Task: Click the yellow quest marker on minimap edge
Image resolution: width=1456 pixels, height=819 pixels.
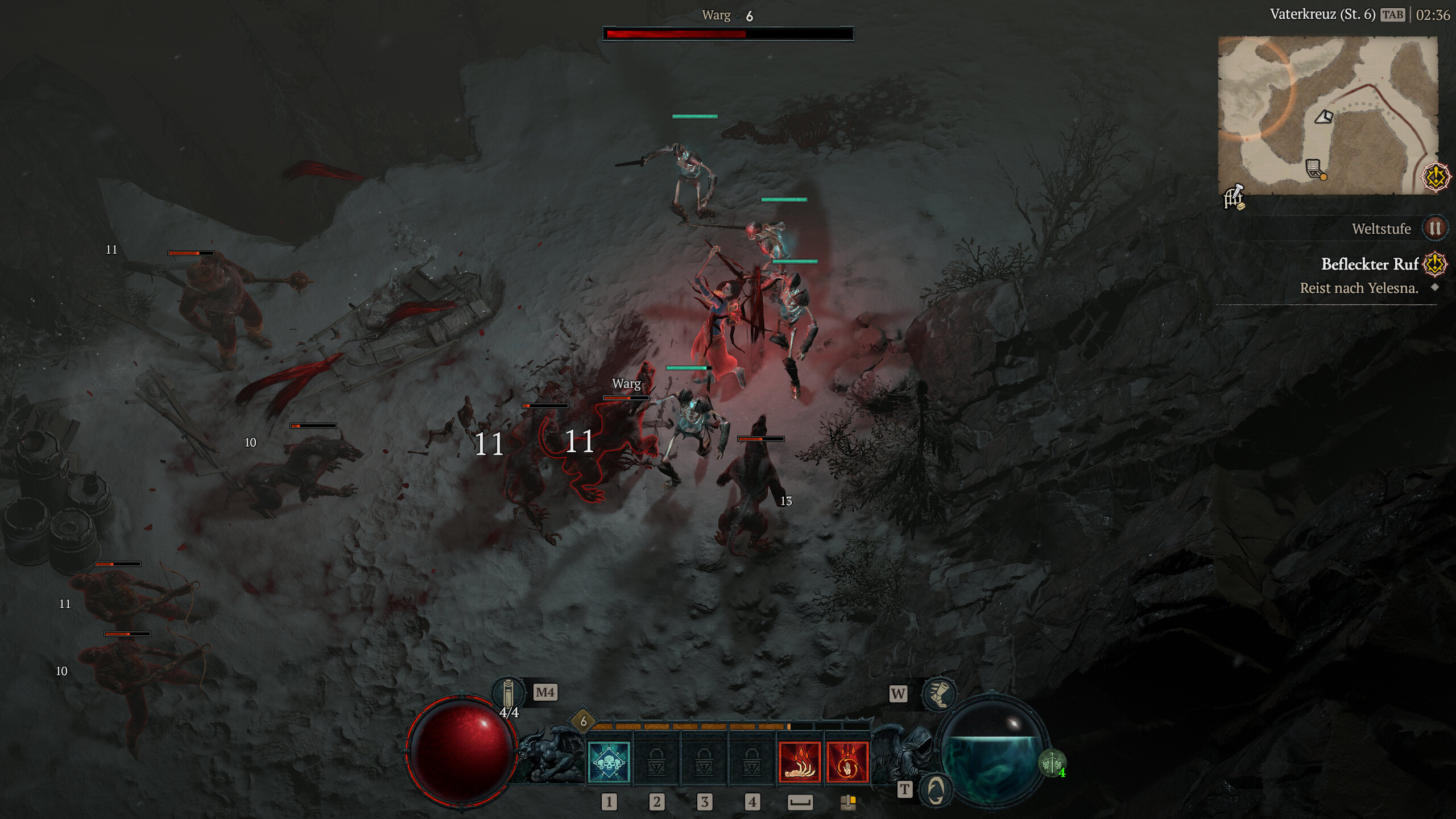Action: tap(1435, 177)
